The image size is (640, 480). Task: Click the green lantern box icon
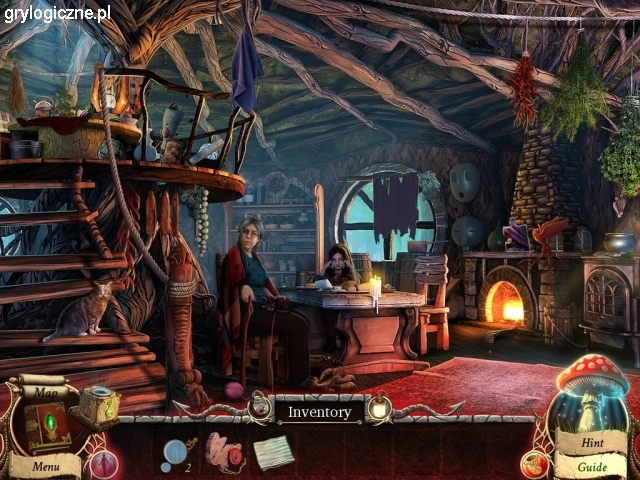(100, 405)
